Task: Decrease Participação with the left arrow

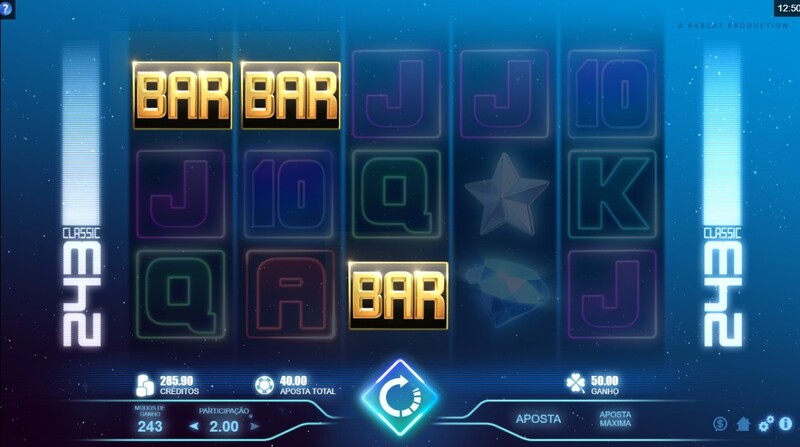Action: (x=195, y=427)
